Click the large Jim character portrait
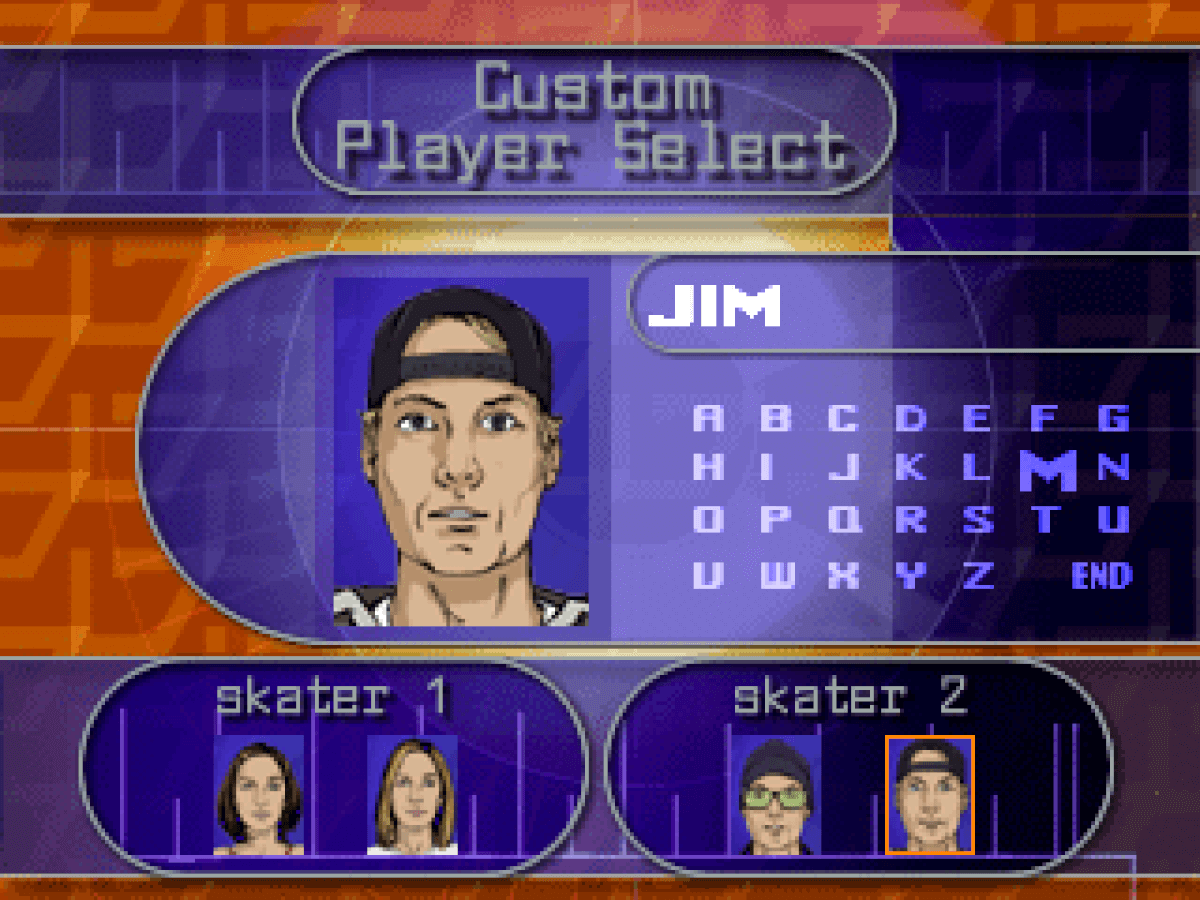This screenshot has width=1200, height=900. click(461, 452)
